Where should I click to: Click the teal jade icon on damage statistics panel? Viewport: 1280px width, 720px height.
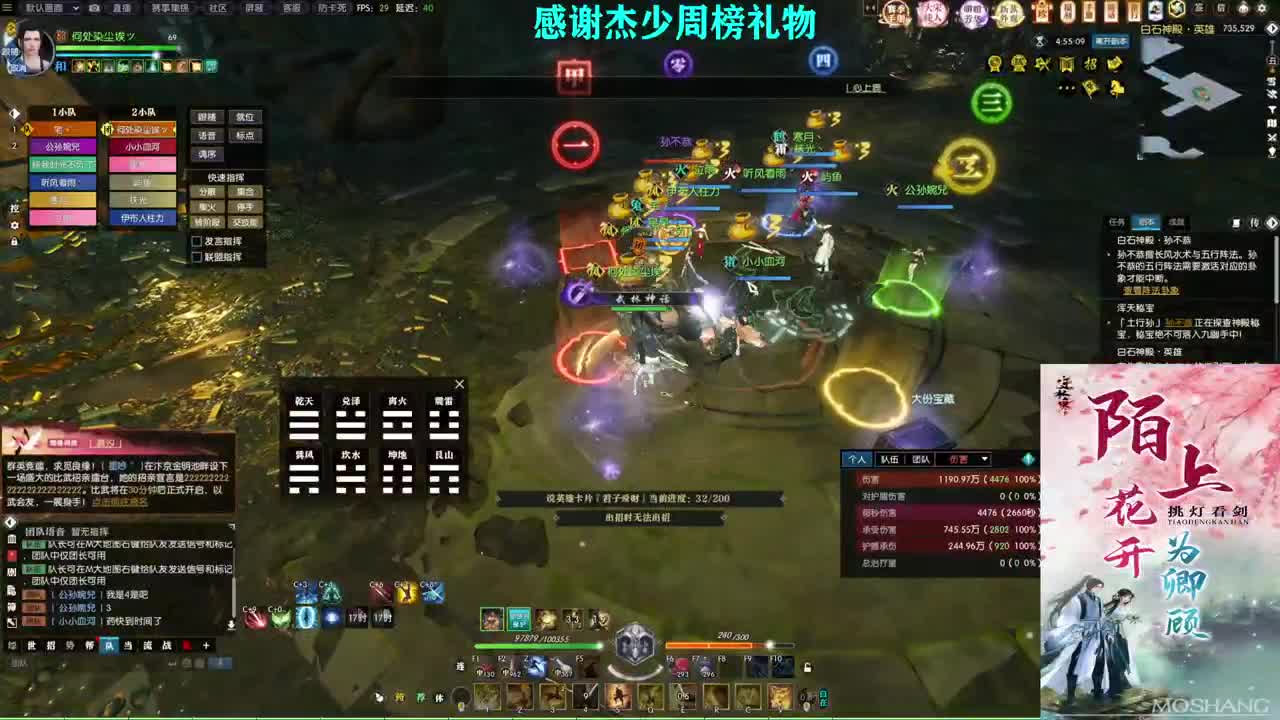[1028, 460]
